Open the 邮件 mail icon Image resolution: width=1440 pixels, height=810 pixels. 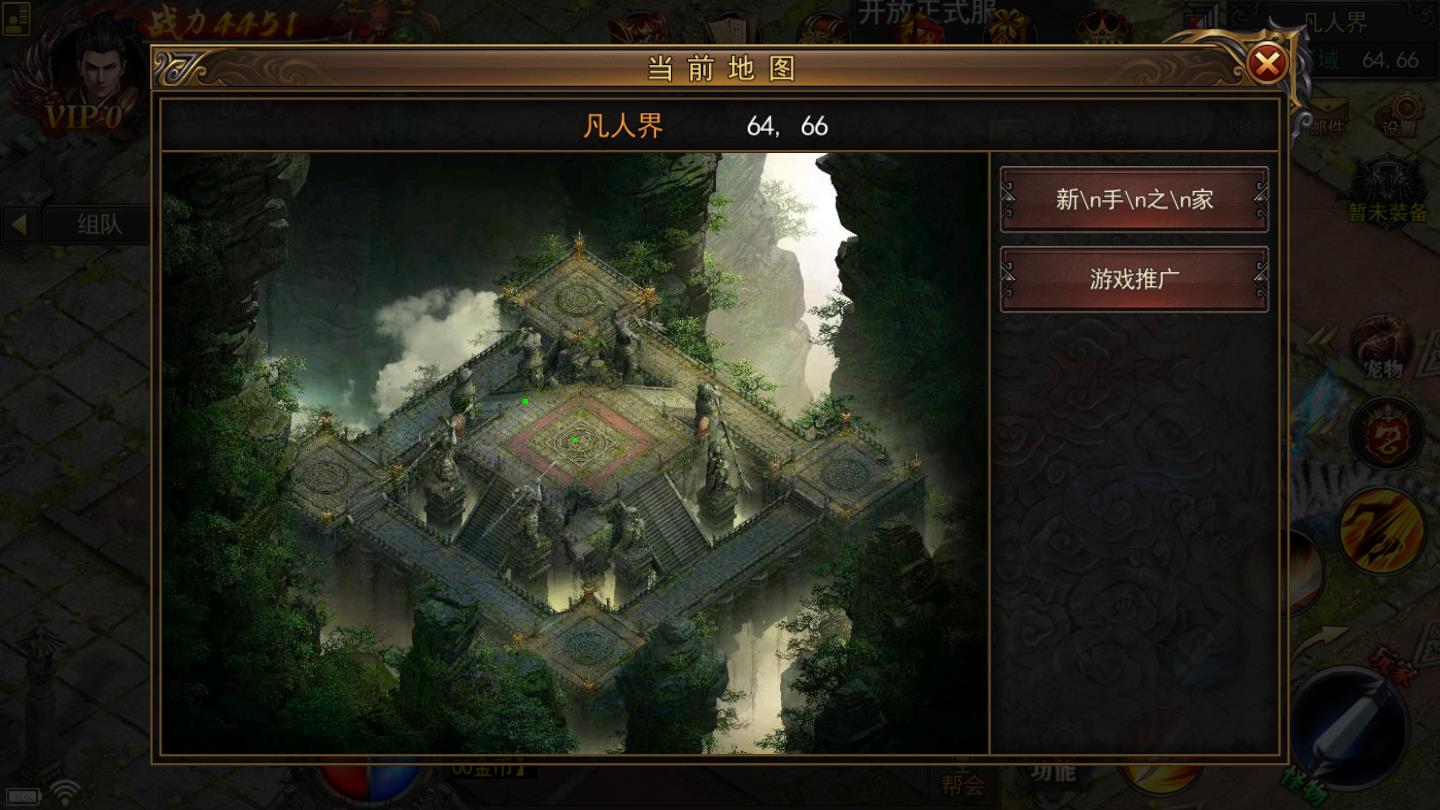coord(1327,113)
